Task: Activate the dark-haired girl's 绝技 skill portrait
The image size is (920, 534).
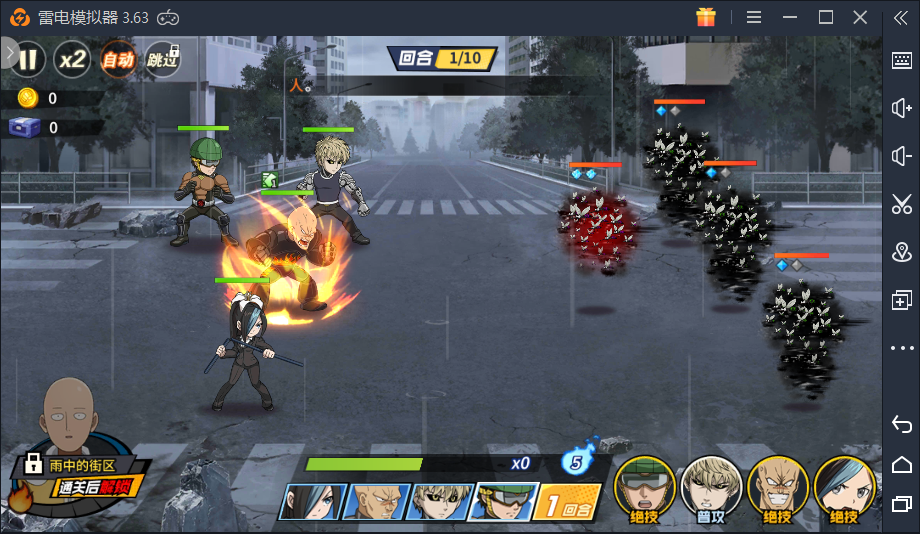Action: pyautogui.click(x=845, y=488)
